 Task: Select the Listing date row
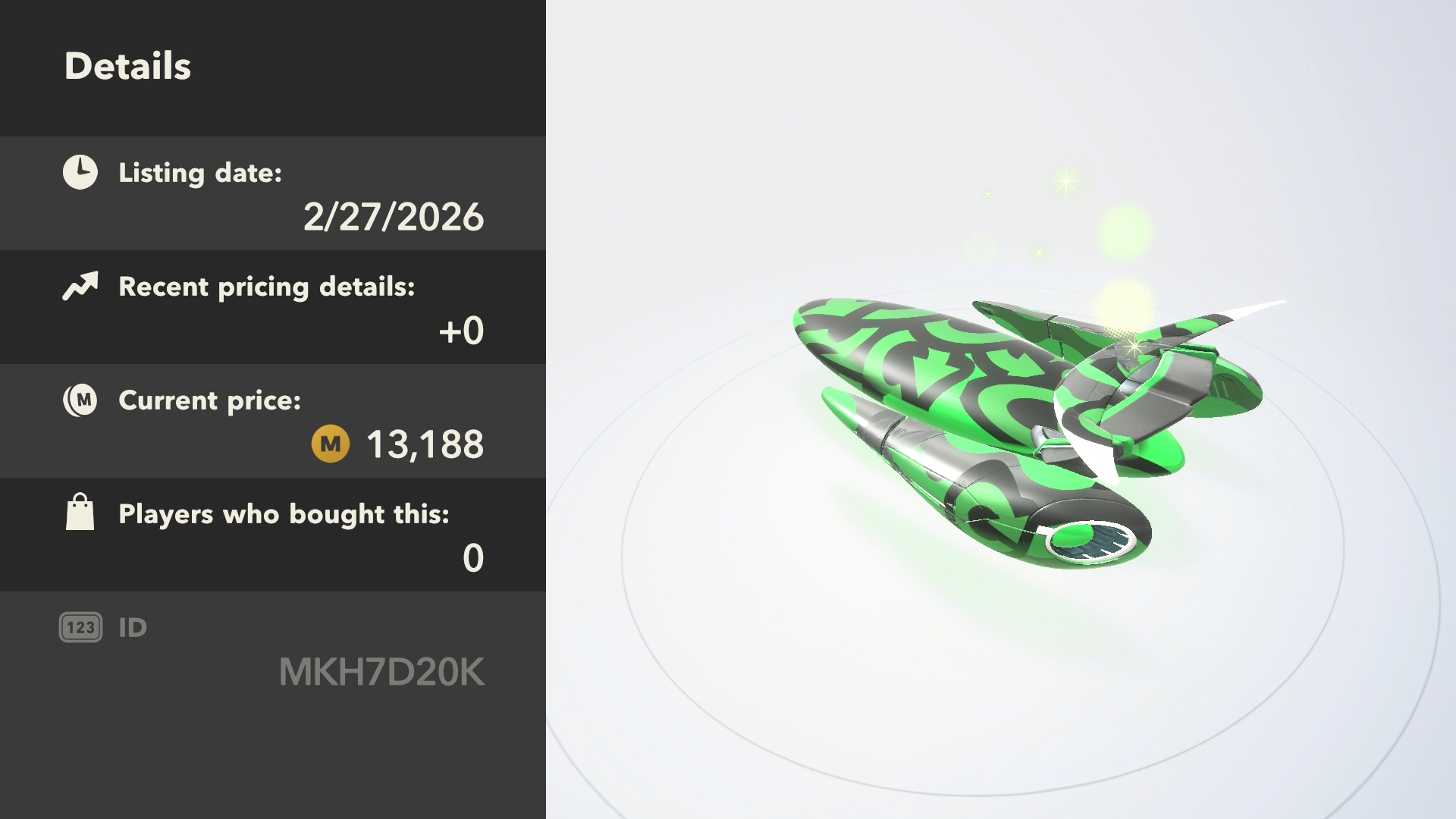[x=273, y=193]
